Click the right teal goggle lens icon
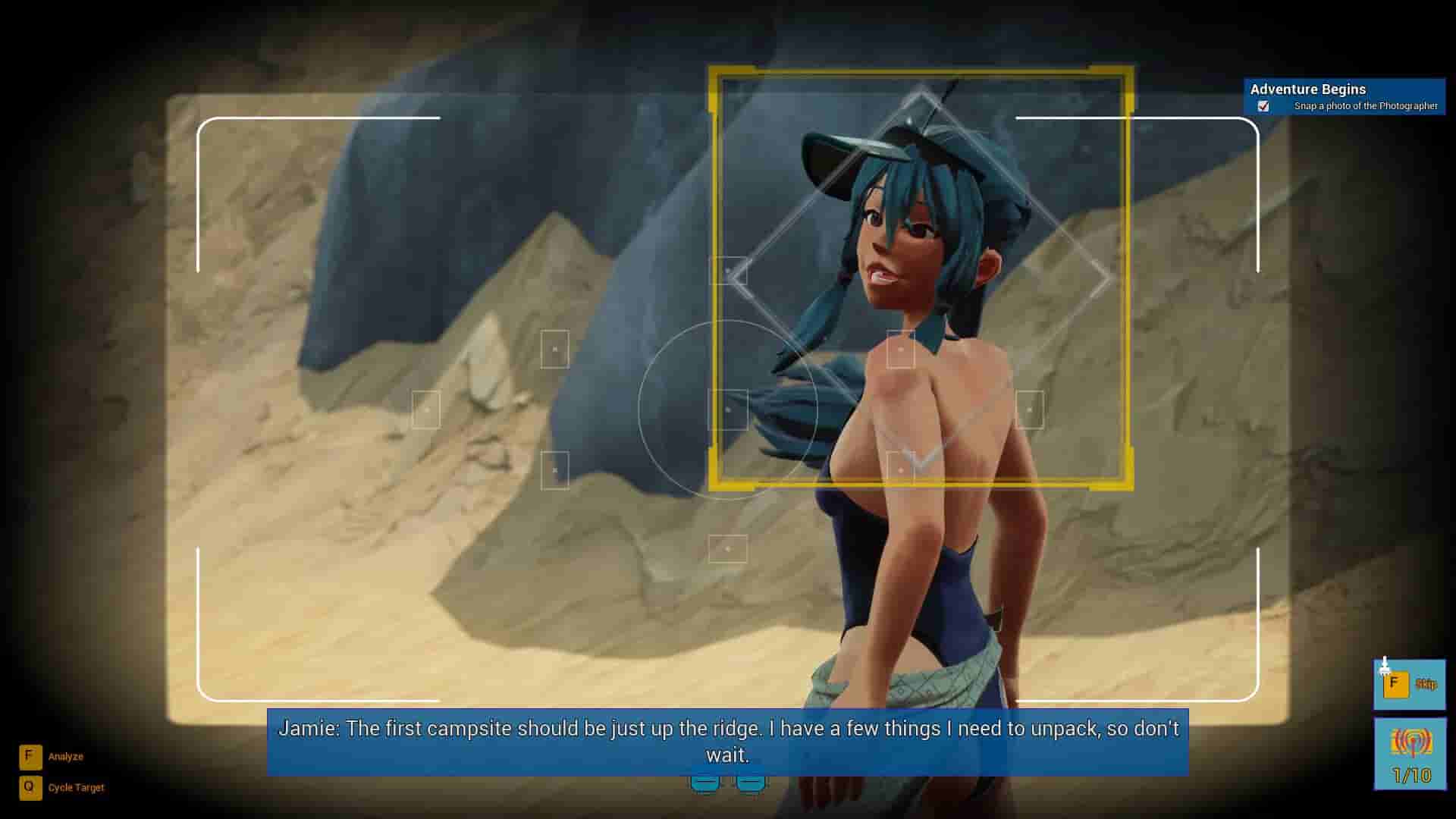Viewport: 1456px width, 819px height. 752,781
